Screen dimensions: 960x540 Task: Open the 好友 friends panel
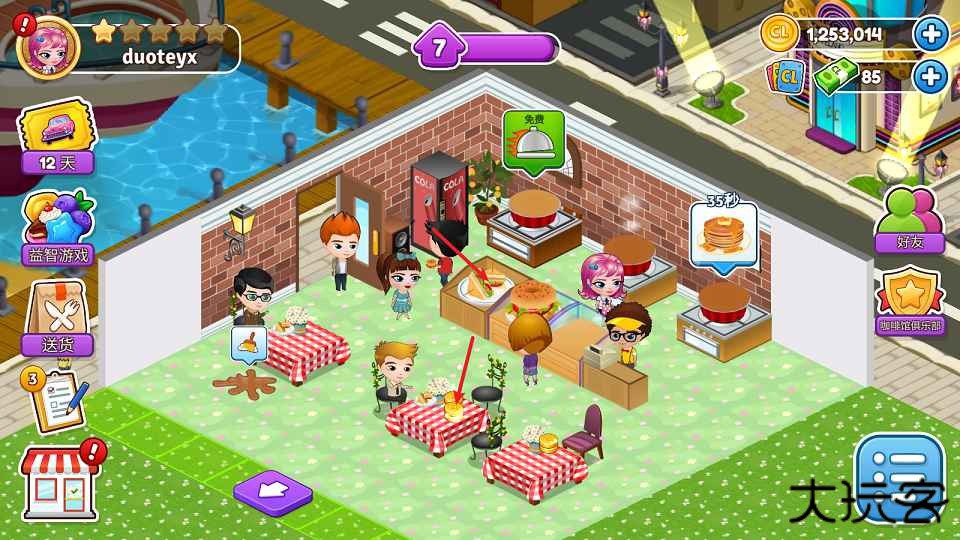(909, 218)
